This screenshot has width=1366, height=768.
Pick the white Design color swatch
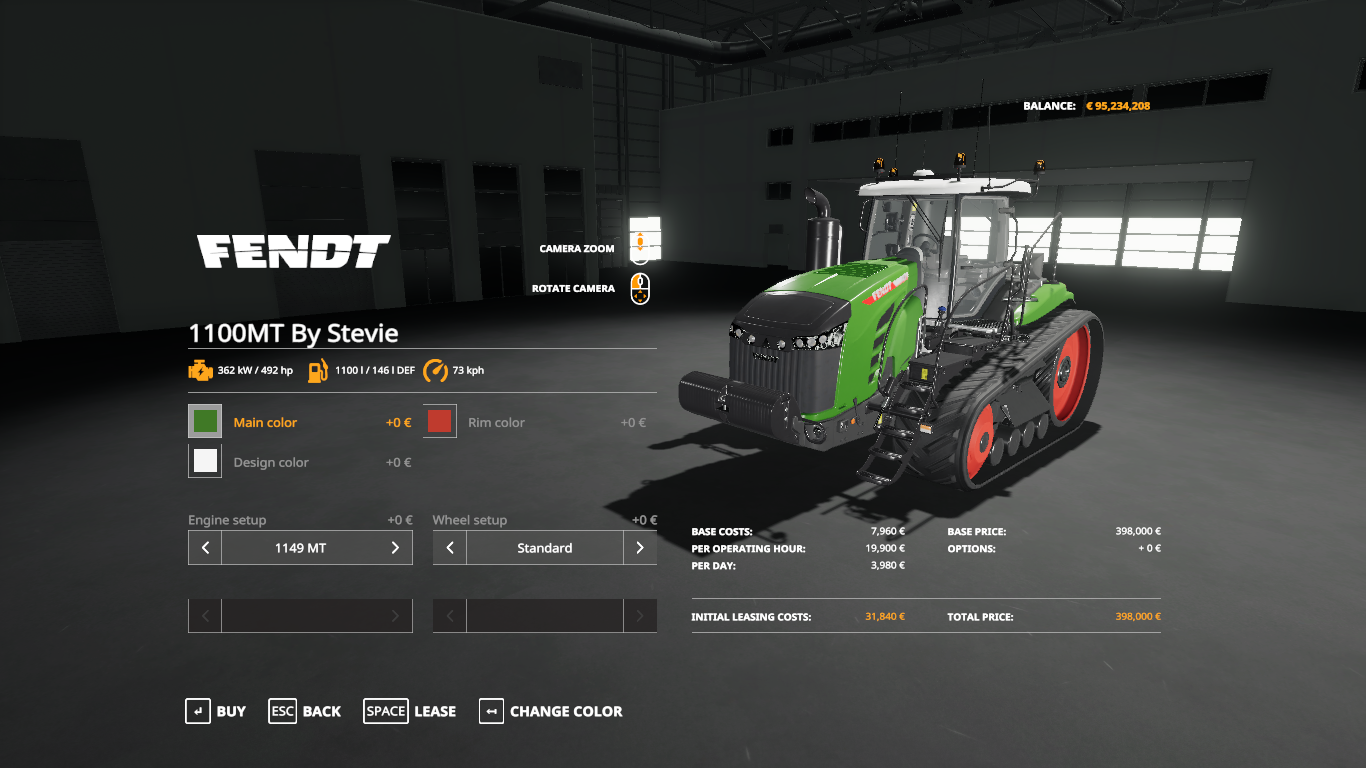point(205,461)
